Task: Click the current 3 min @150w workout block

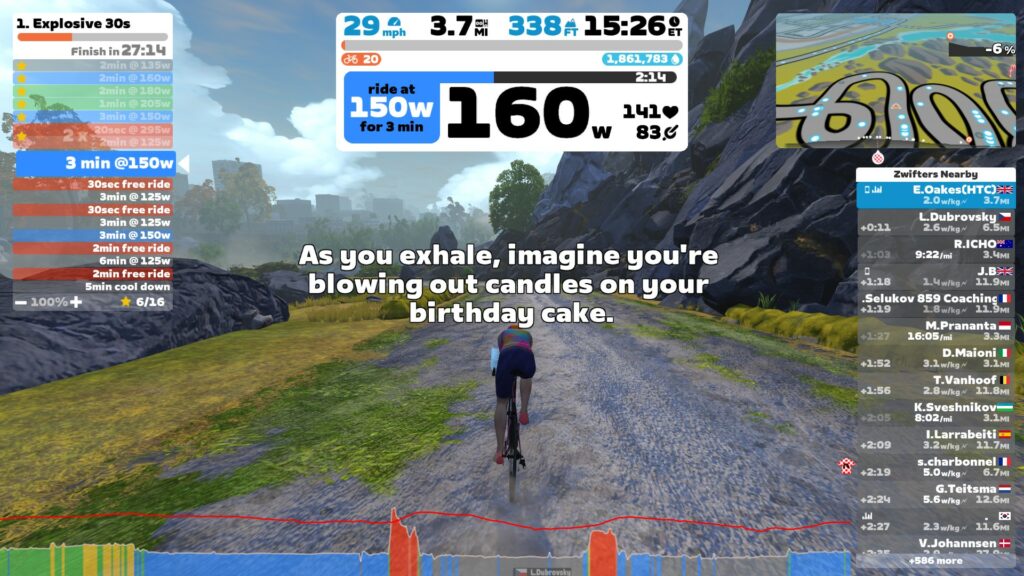Action: 93,163
